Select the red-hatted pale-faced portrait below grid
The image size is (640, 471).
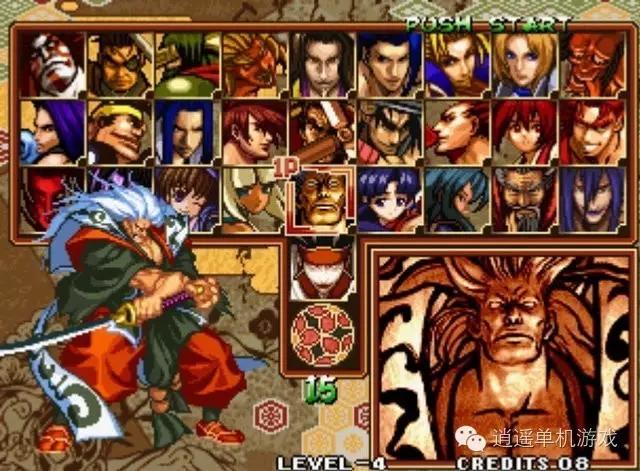coord(320,264)
